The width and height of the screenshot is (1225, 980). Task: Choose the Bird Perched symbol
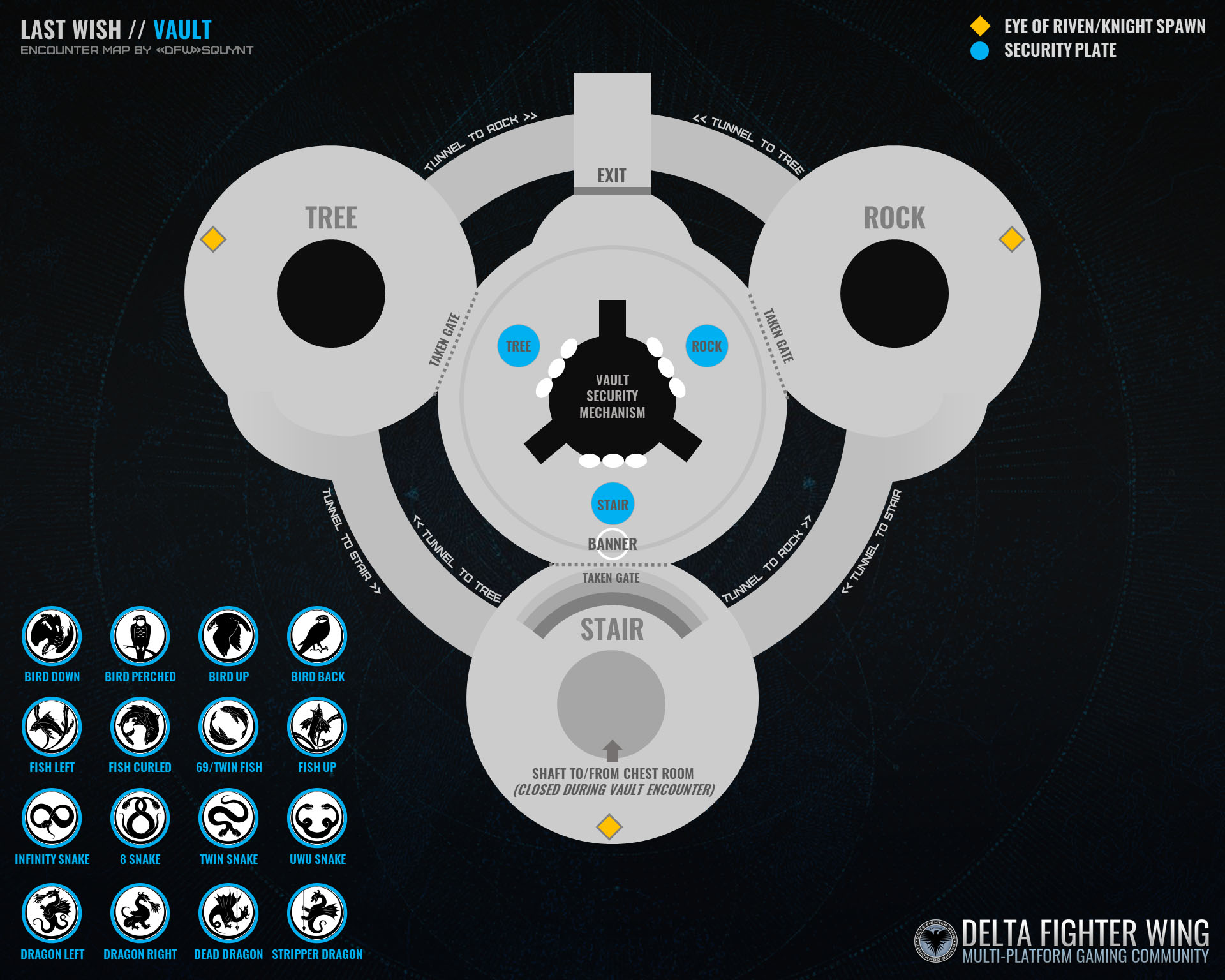point(140,636)
